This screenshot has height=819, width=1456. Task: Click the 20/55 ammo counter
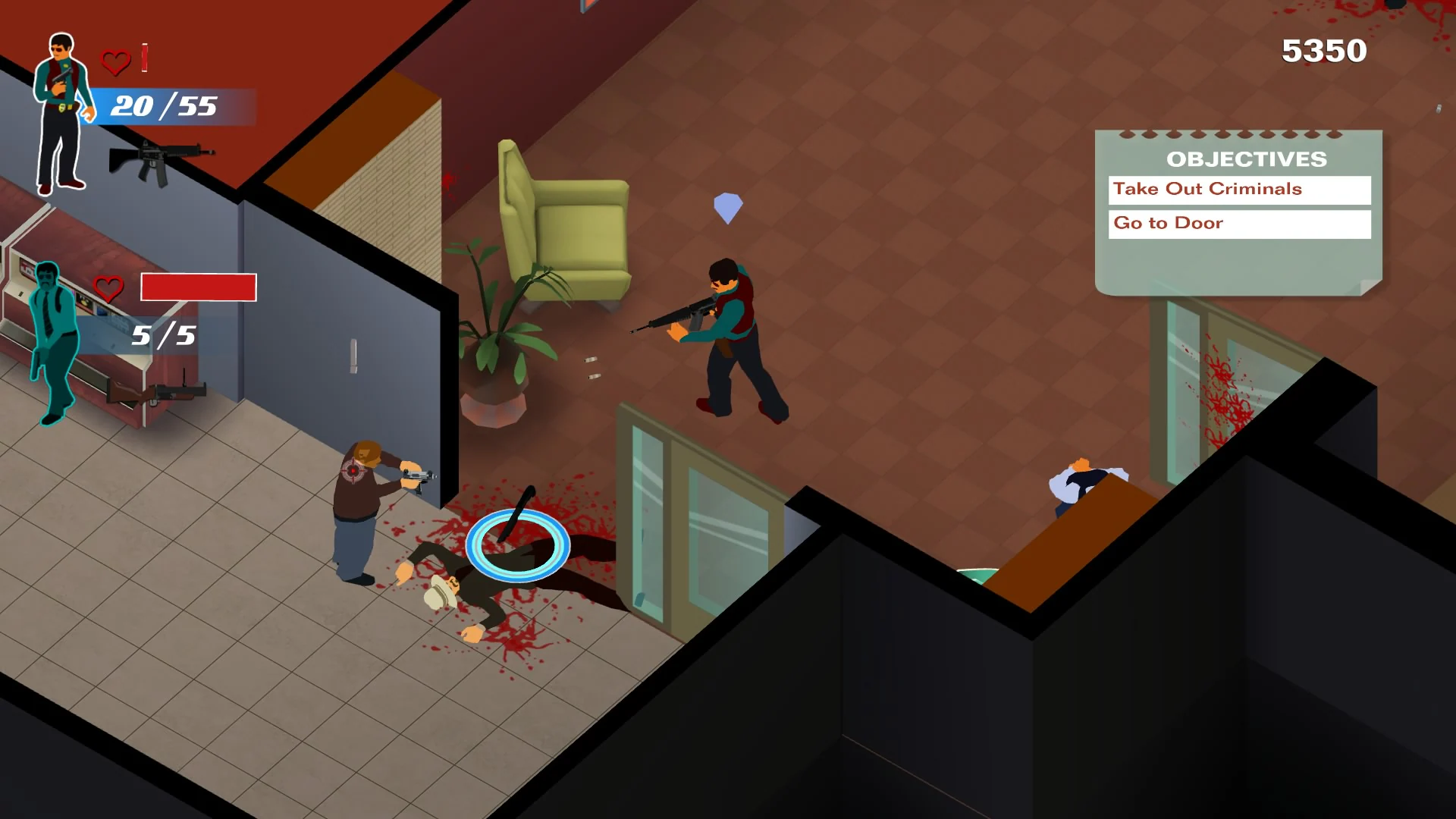162,107
